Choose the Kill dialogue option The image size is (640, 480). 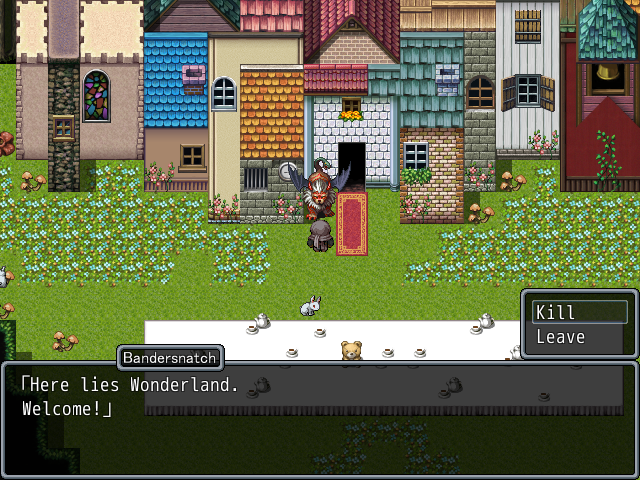579,312
